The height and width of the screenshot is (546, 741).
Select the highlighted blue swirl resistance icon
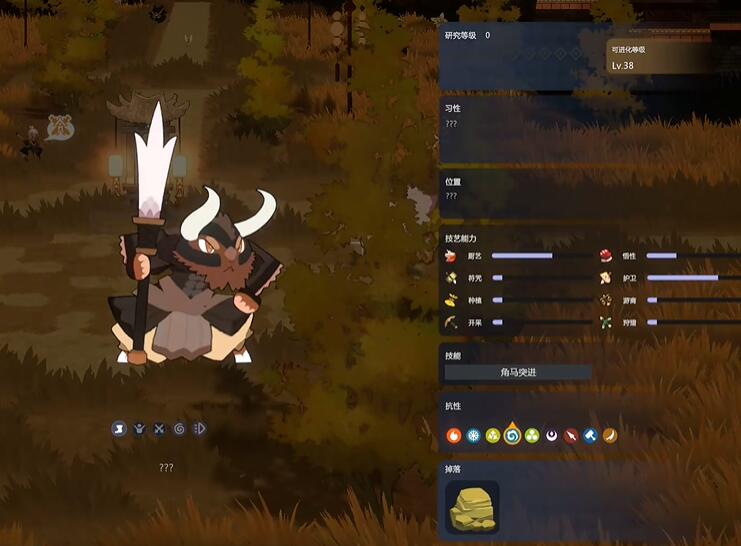coord(512,435)
